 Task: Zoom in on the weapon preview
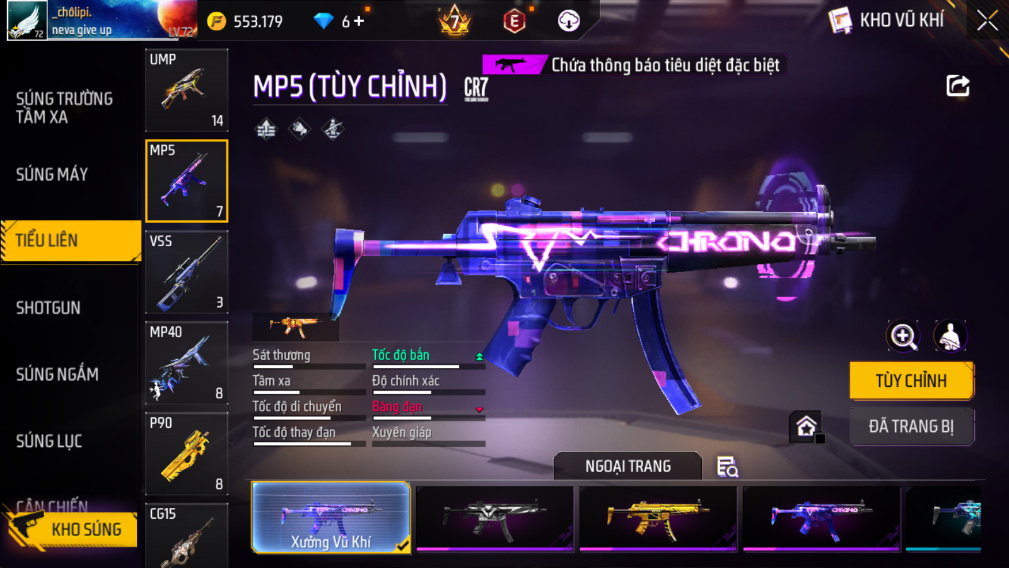click(903, 337)
